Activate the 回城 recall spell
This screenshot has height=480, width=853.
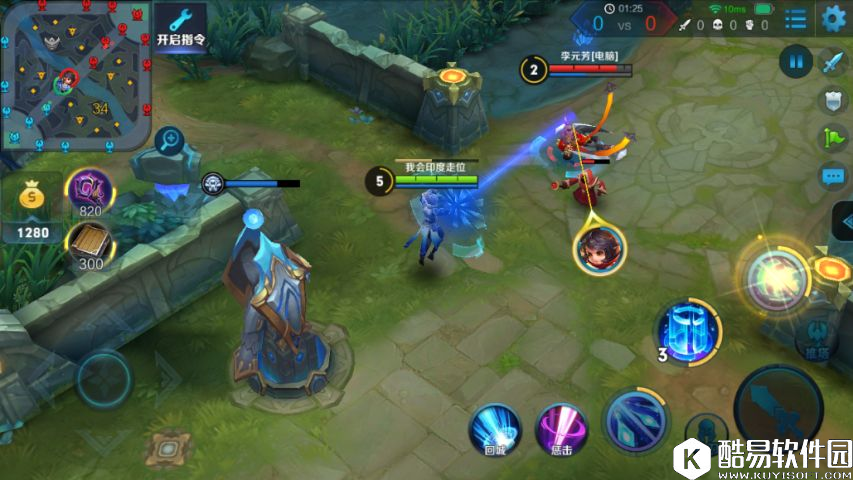point(495,428)
